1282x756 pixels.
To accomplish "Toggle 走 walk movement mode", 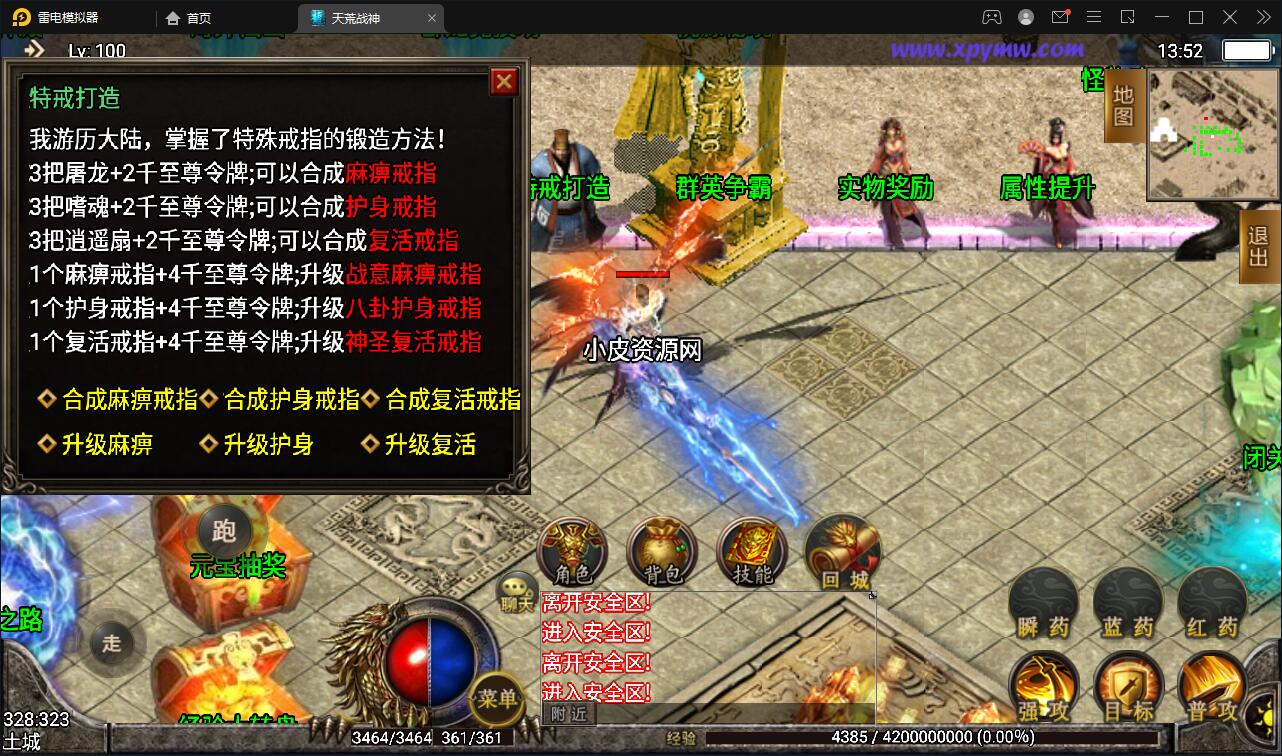I will (113, 643).
